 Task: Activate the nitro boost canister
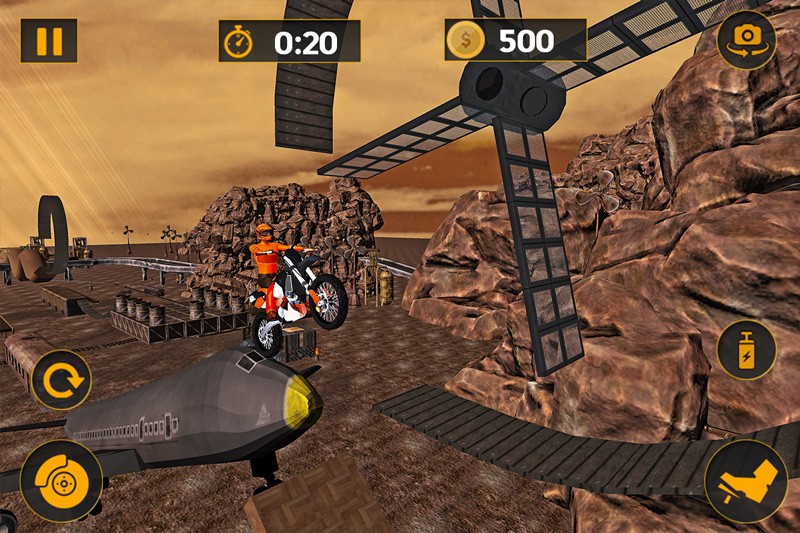click(x=746, y=350)
